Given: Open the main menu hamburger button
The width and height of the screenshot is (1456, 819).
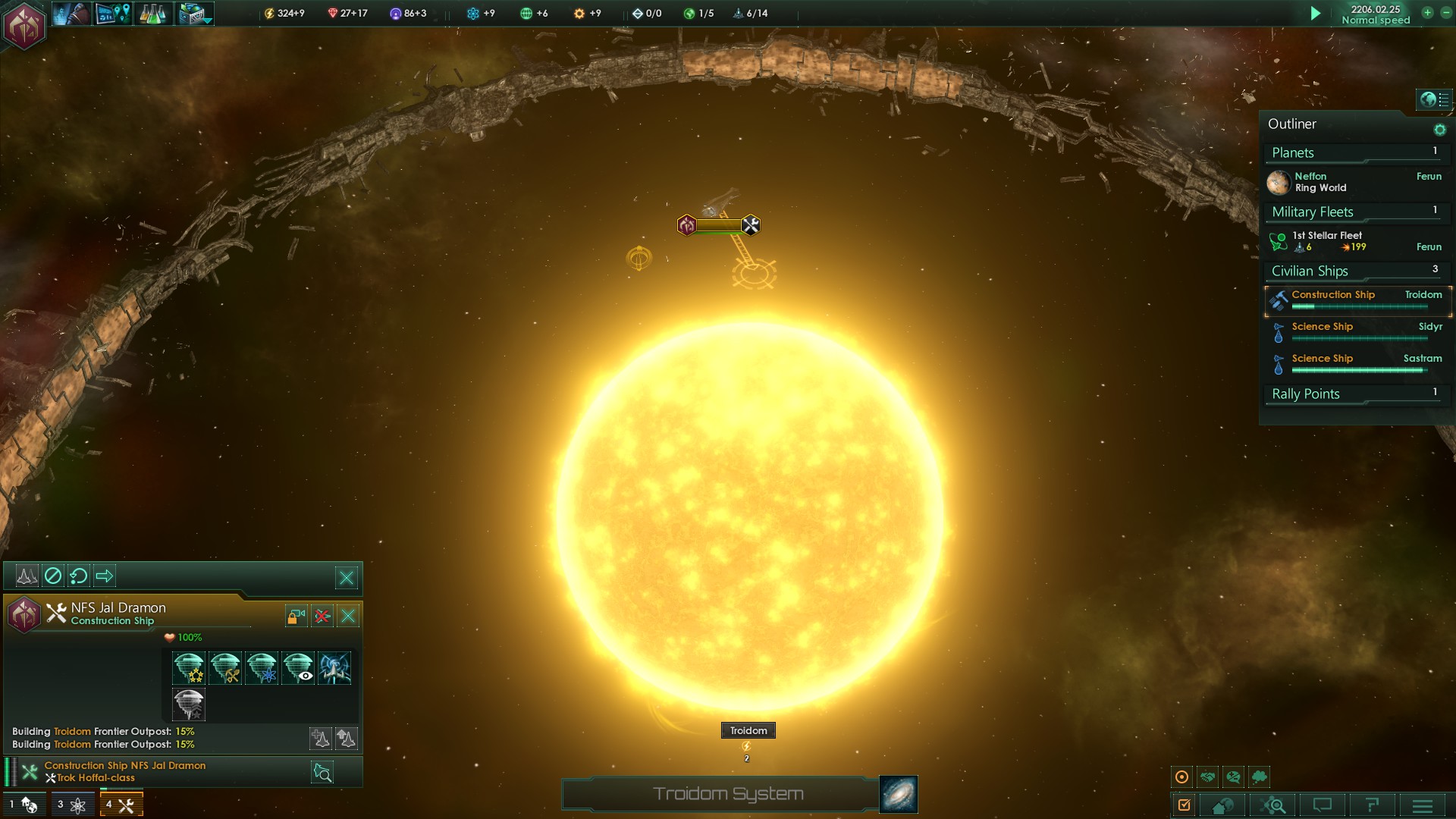Looking at the screenshot, I should 1423,805.
